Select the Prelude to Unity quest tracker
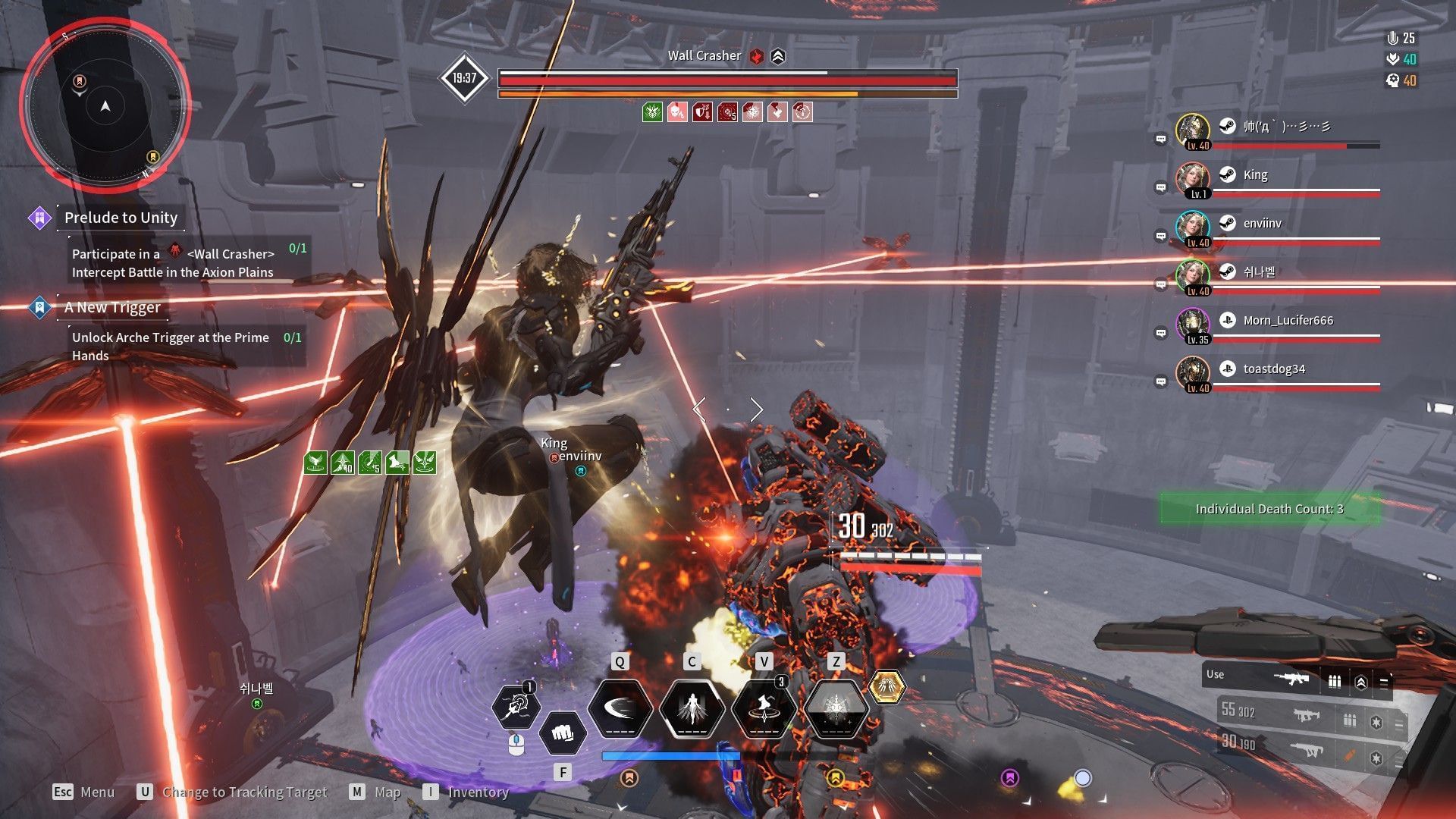 [121, 218]
